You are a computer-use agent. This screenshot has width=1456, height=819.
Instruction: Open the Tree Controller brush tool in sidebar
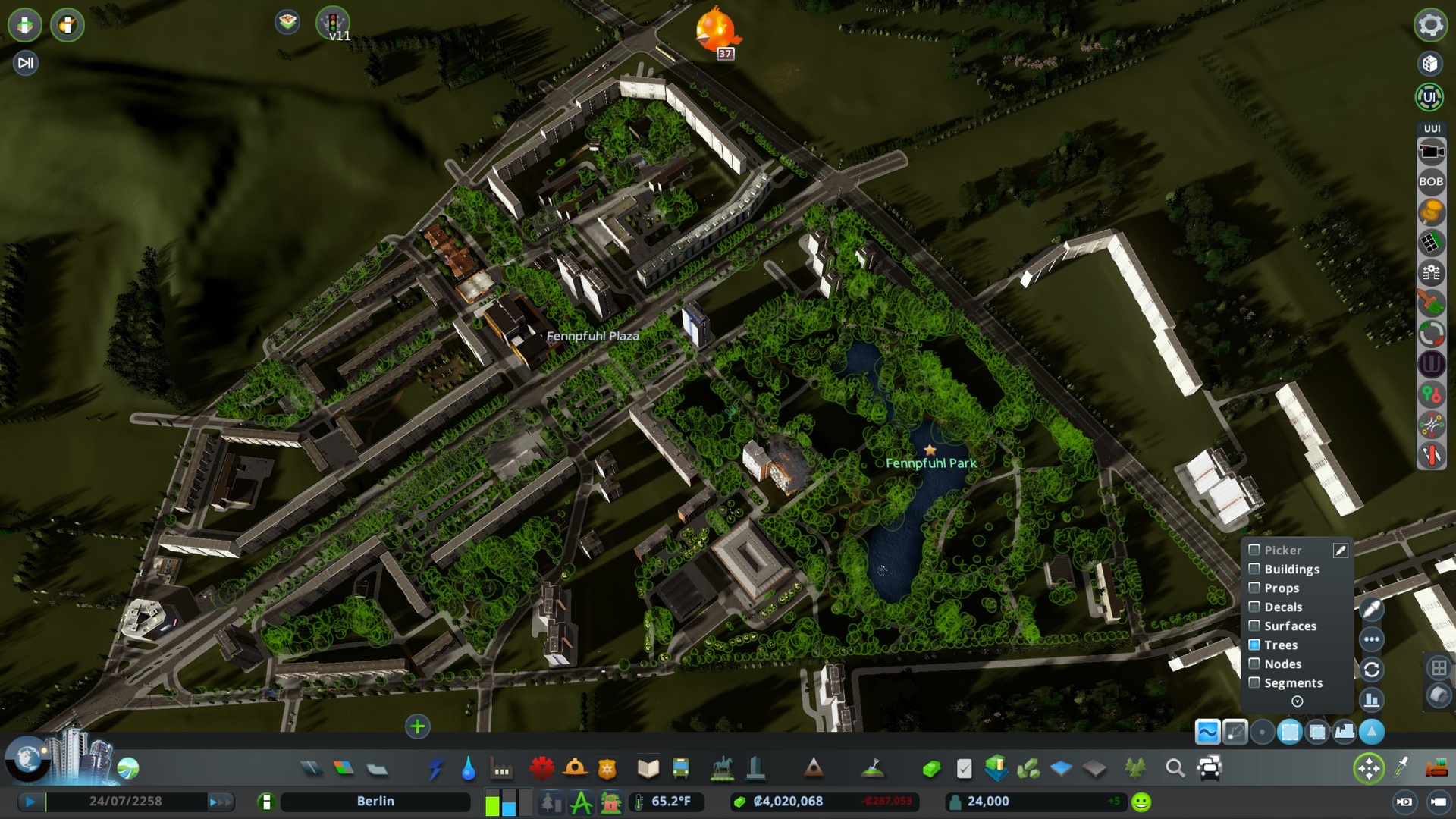tap(1432, 303)
